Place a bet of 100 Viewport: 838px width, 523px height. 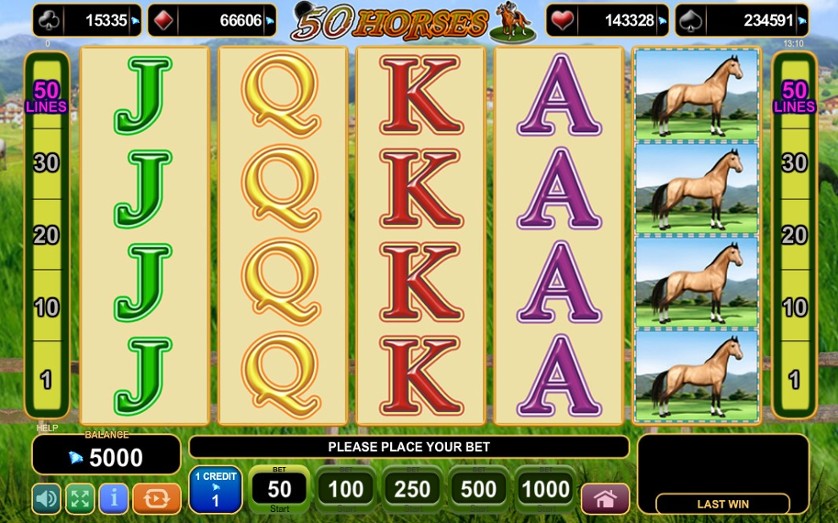pyautogui.click(x=346, y=489)
